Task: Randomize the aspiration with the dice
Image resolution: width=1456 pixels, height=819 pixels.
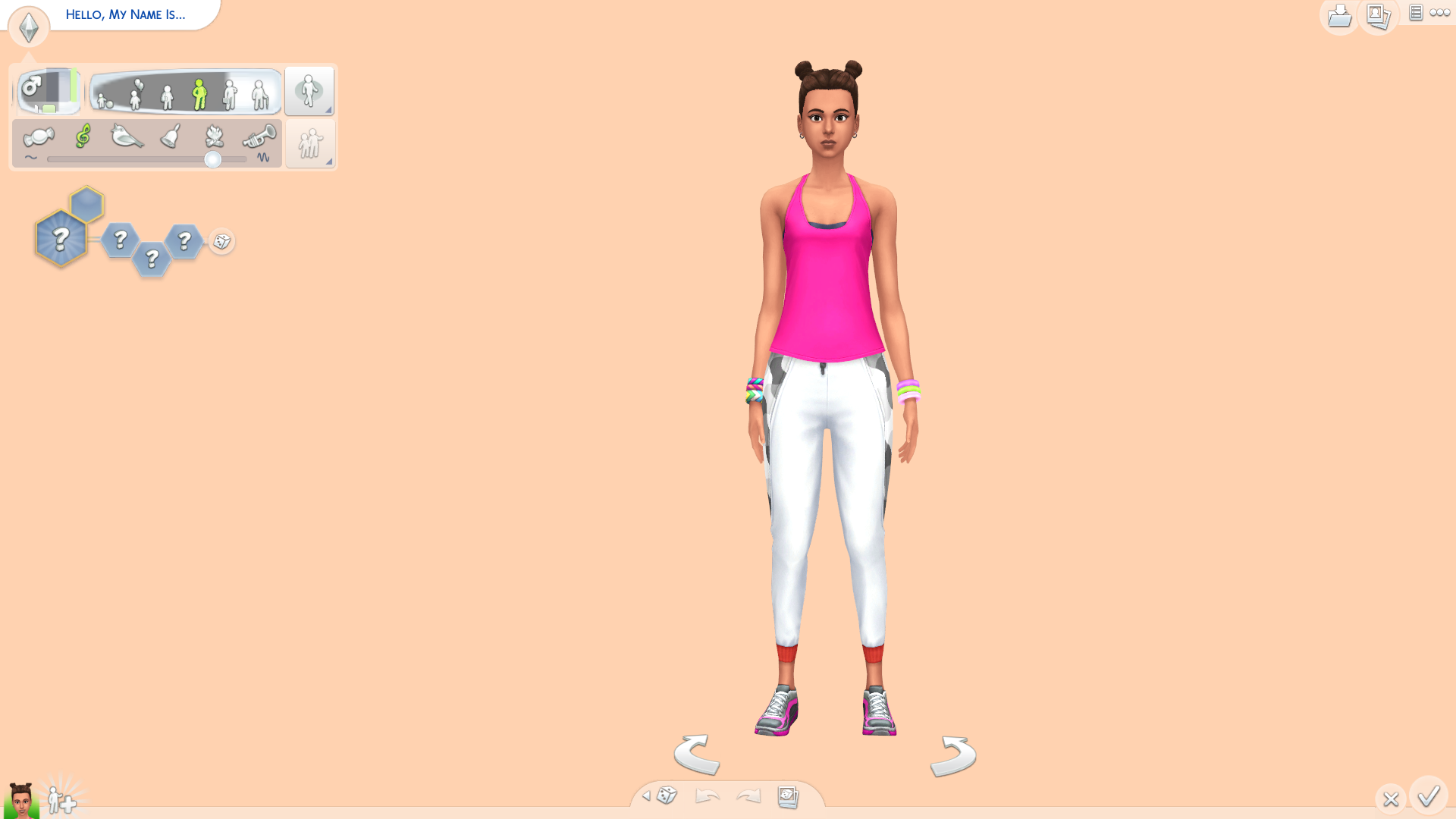Action: (x=221, y=242)
